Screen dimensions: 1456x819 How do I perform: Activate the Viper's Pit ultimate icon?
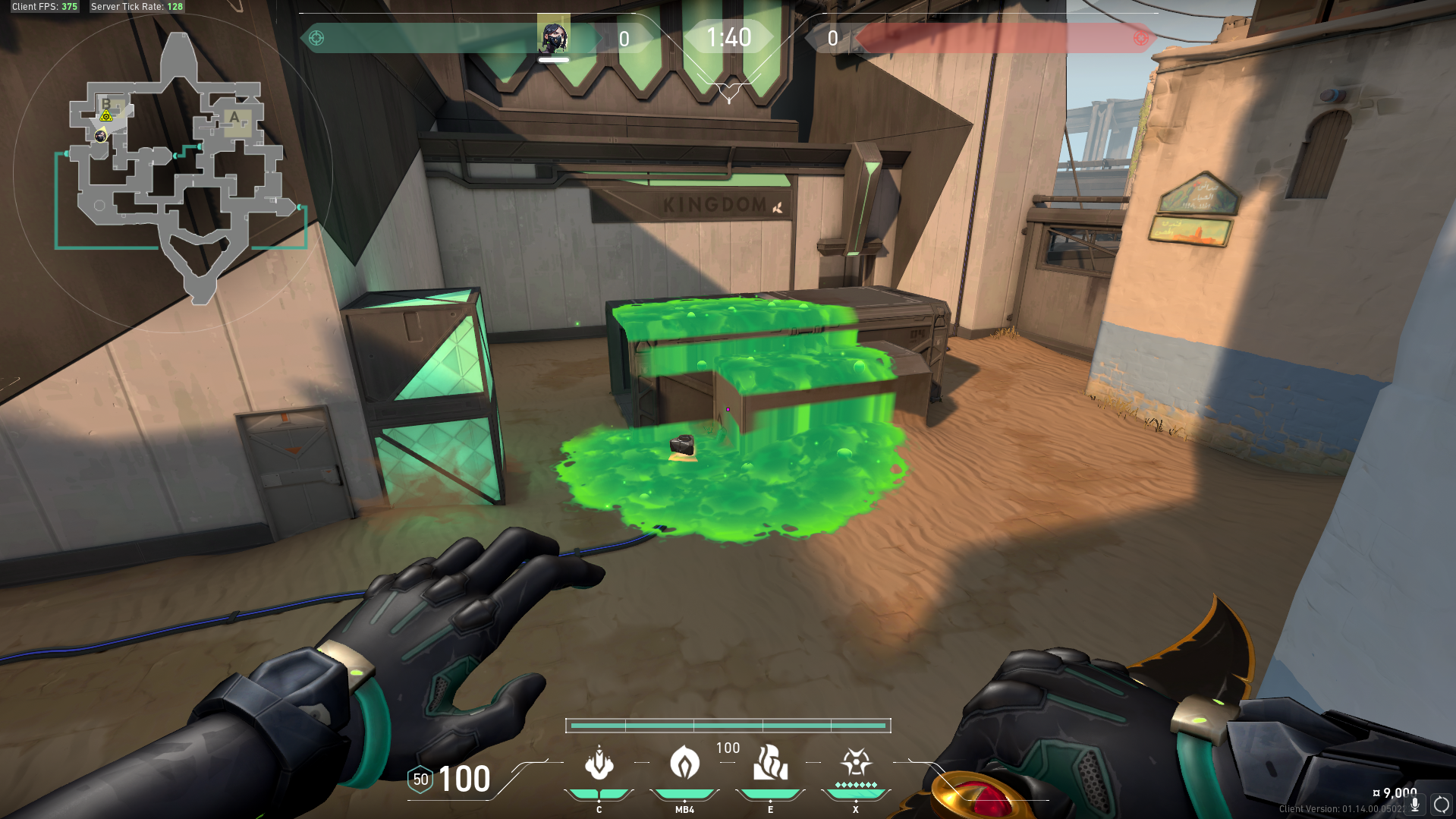856,762
